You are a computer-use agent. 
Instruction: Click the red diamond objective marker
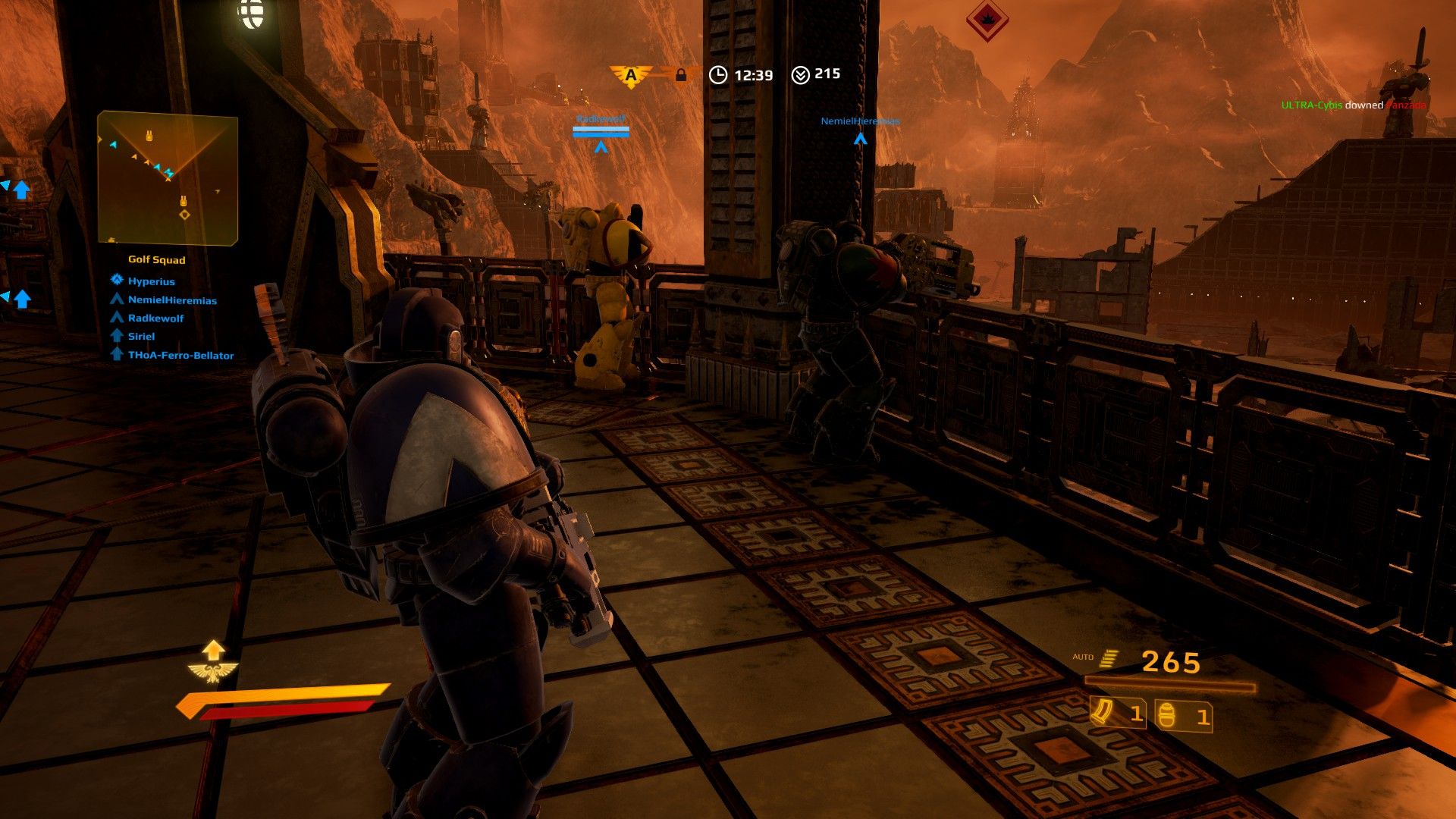987,18
